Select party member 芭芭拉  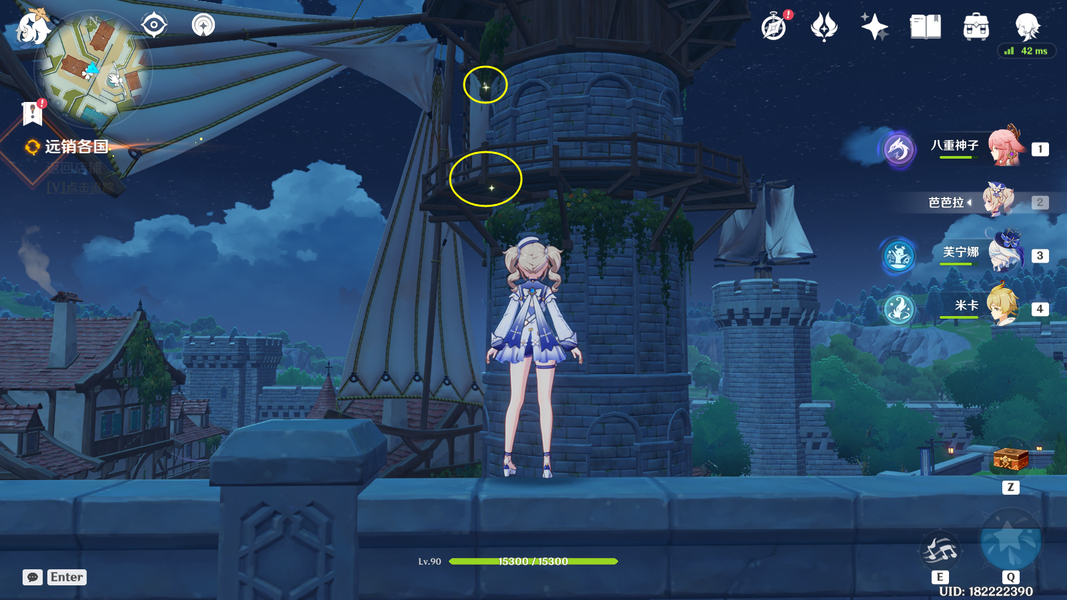tap(999, 201)
